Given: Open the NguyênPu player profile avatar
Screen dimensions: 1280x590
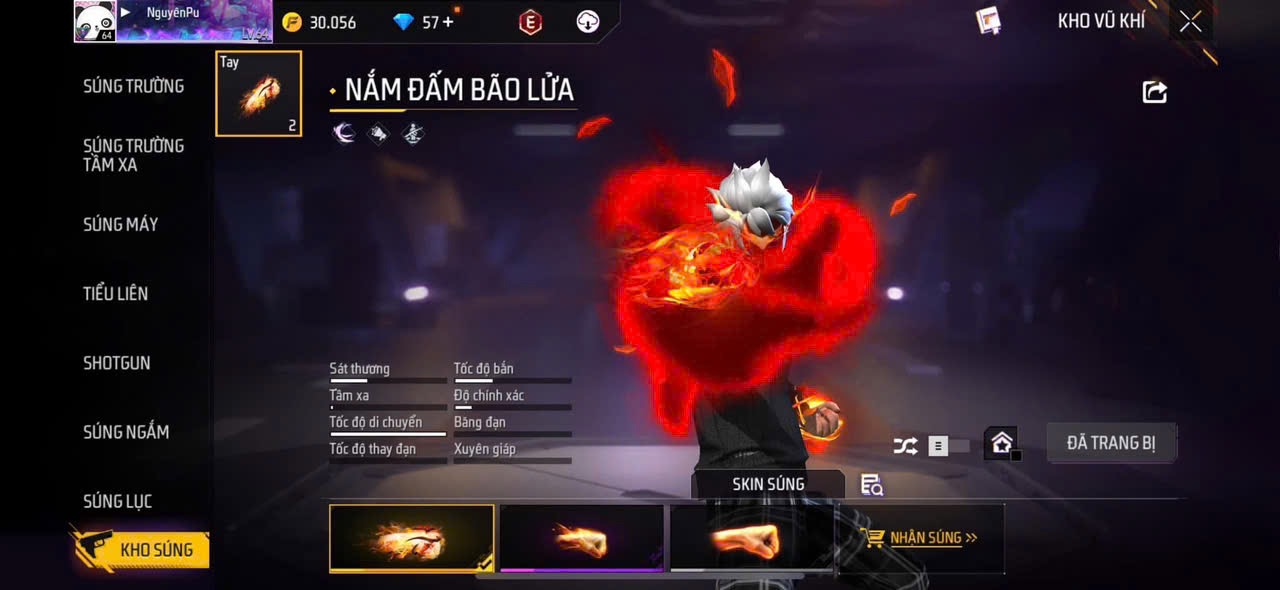Looking at the screenshot, I should (94, 21).
